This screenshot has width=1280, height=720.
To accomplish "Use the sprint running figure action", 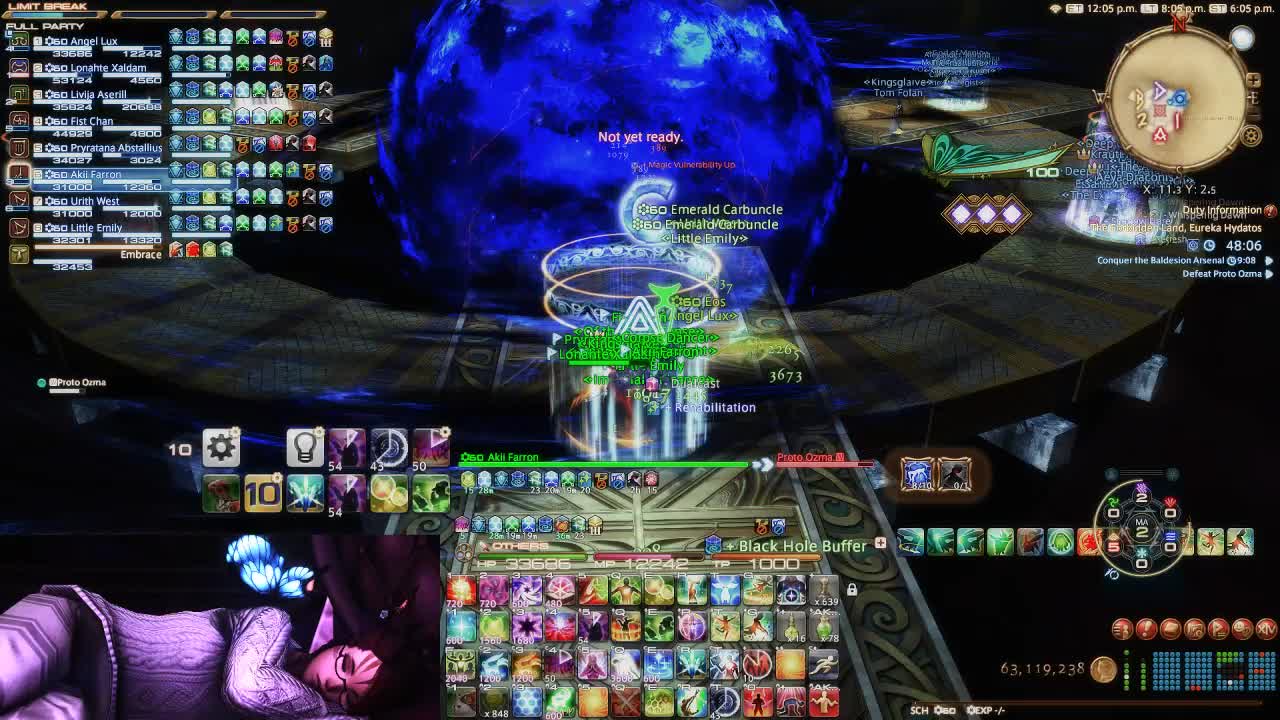I will coord(823,663).
